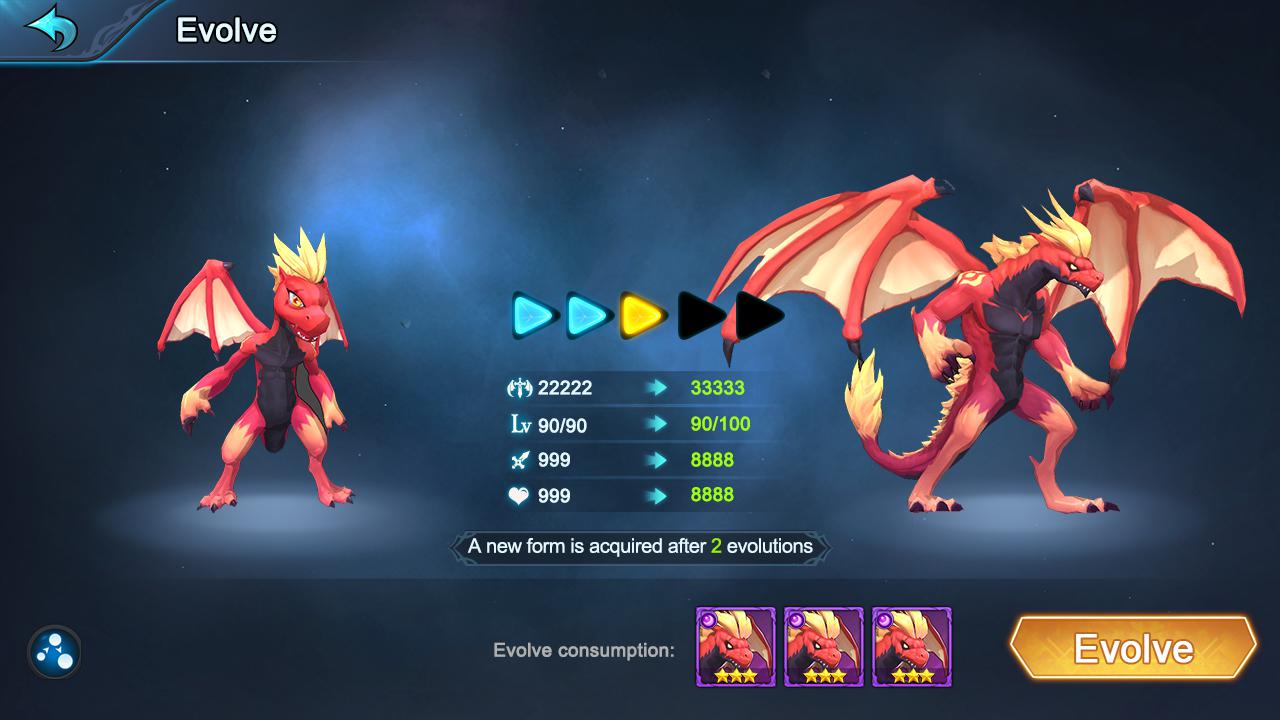Select the yellow evolution stage arrow
This screenshot has height=720, width=1280.
(x=643, y=315)
